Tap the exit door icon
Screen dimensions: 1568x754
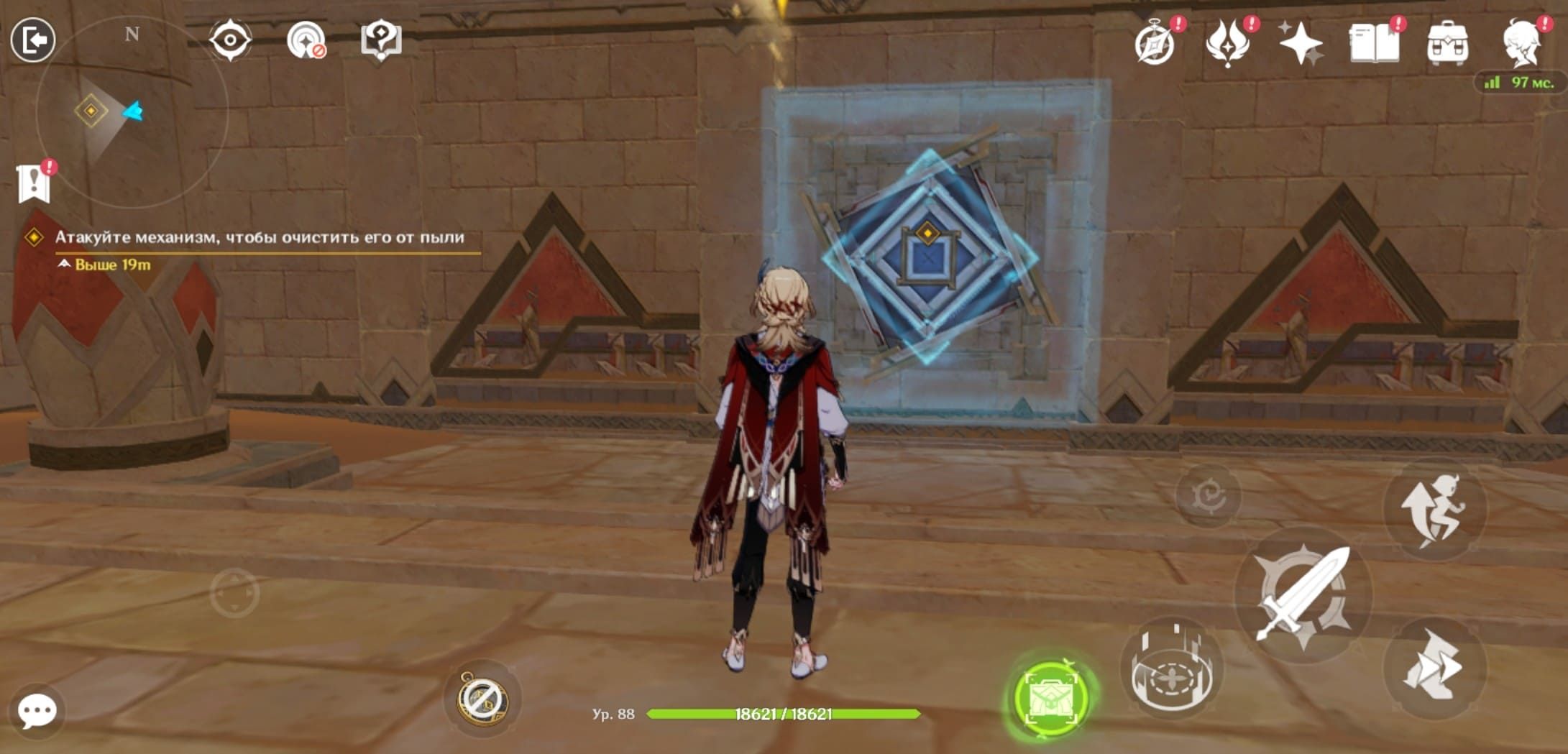pos(33,40)
